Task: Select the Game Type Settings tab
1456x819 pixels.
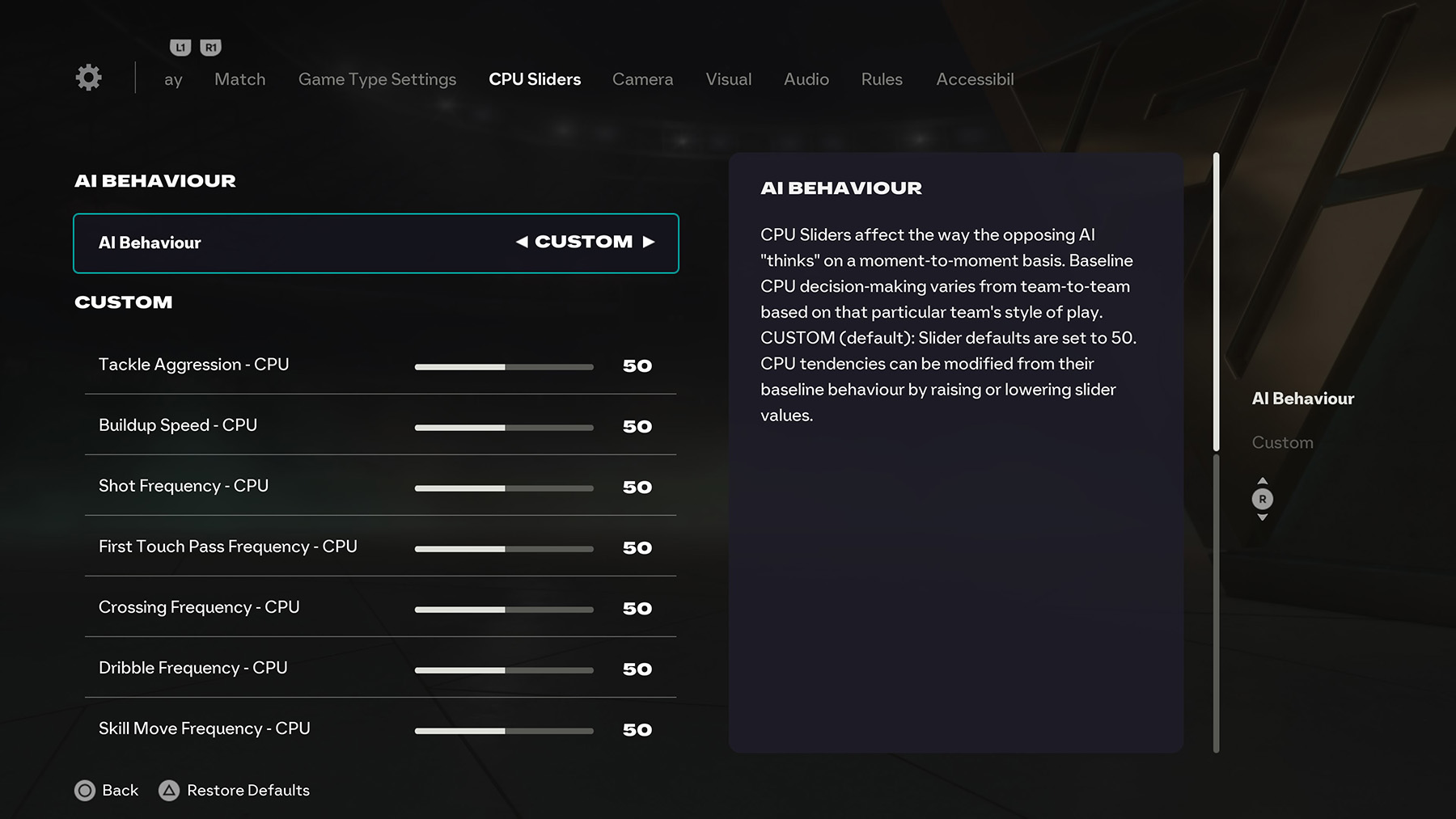Action: click(377, 79)
